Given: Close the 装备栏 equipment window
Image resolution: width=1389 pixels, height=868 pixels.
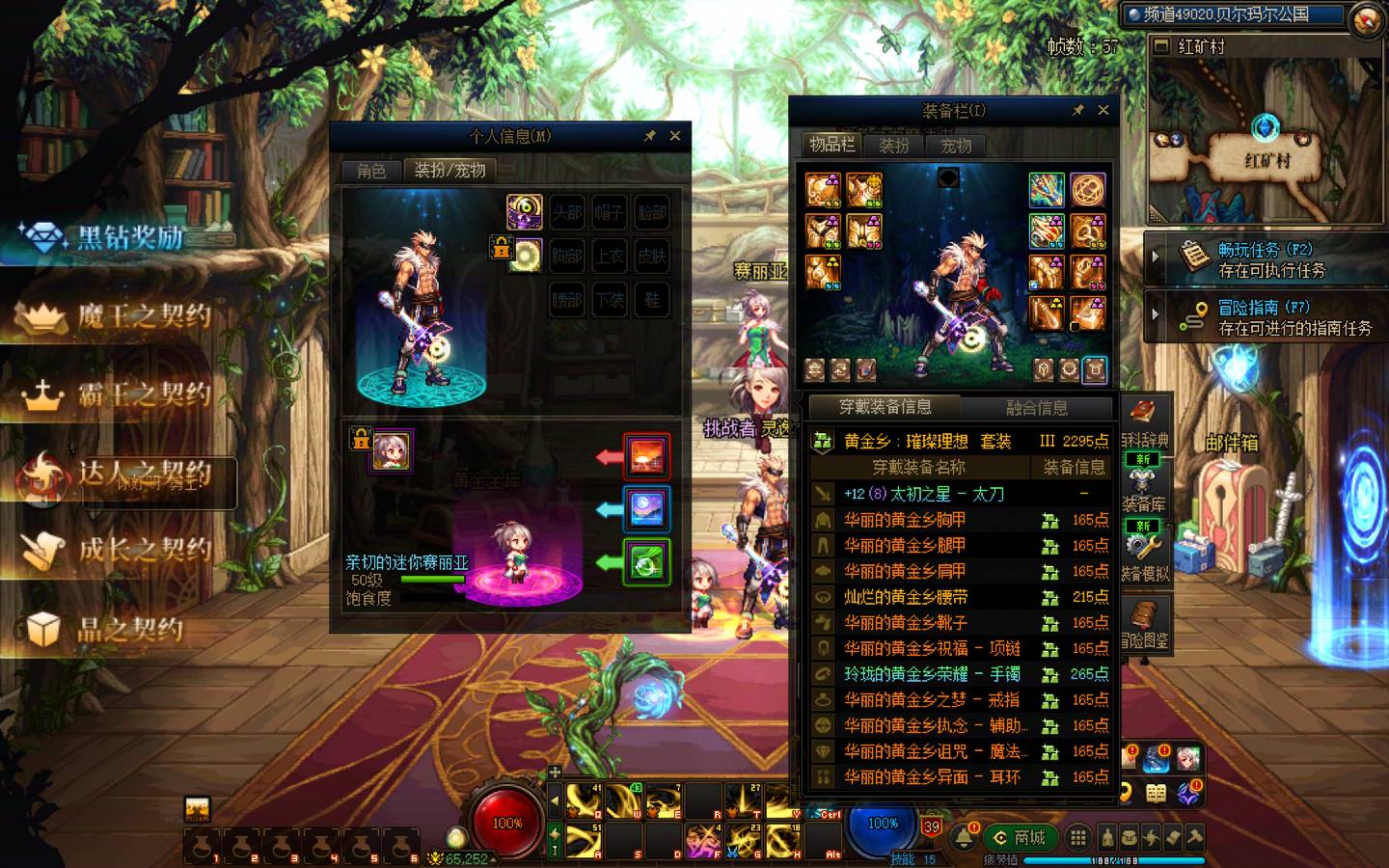Looking at the screenshot, I should (1103, 110).
